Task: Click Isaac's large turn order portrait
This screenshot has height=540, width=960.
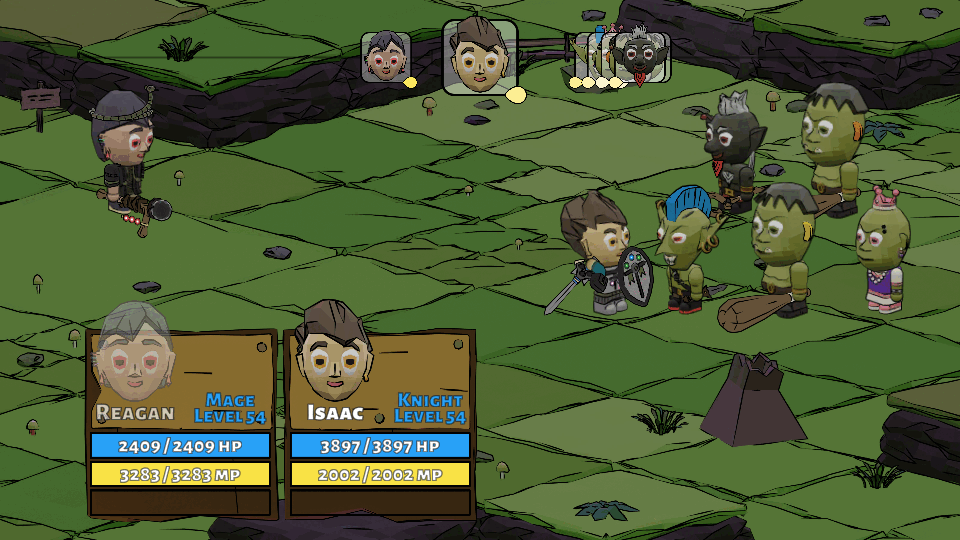Action: (480, 57)
